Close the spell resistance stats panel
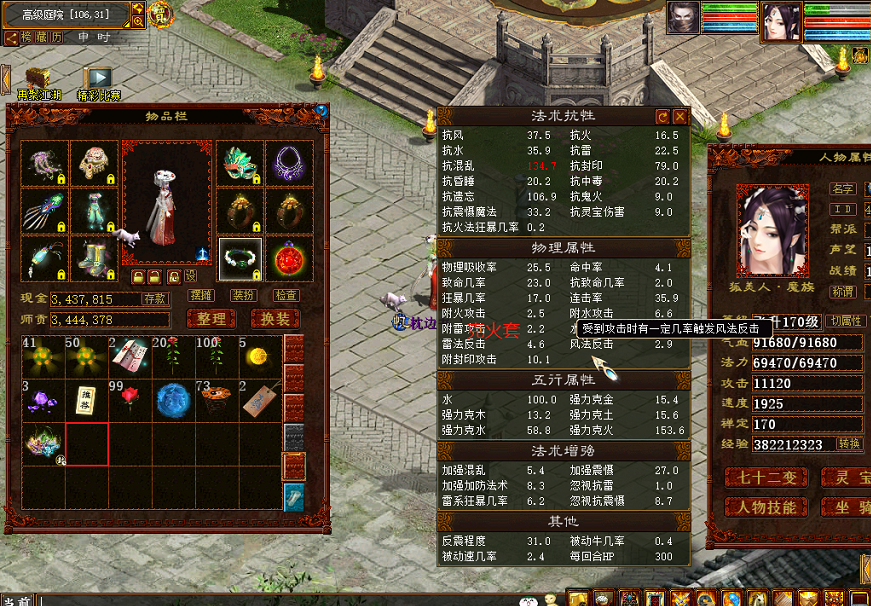Screen dimensions: 871x606 pyautogui.click(x=680, y=117)
